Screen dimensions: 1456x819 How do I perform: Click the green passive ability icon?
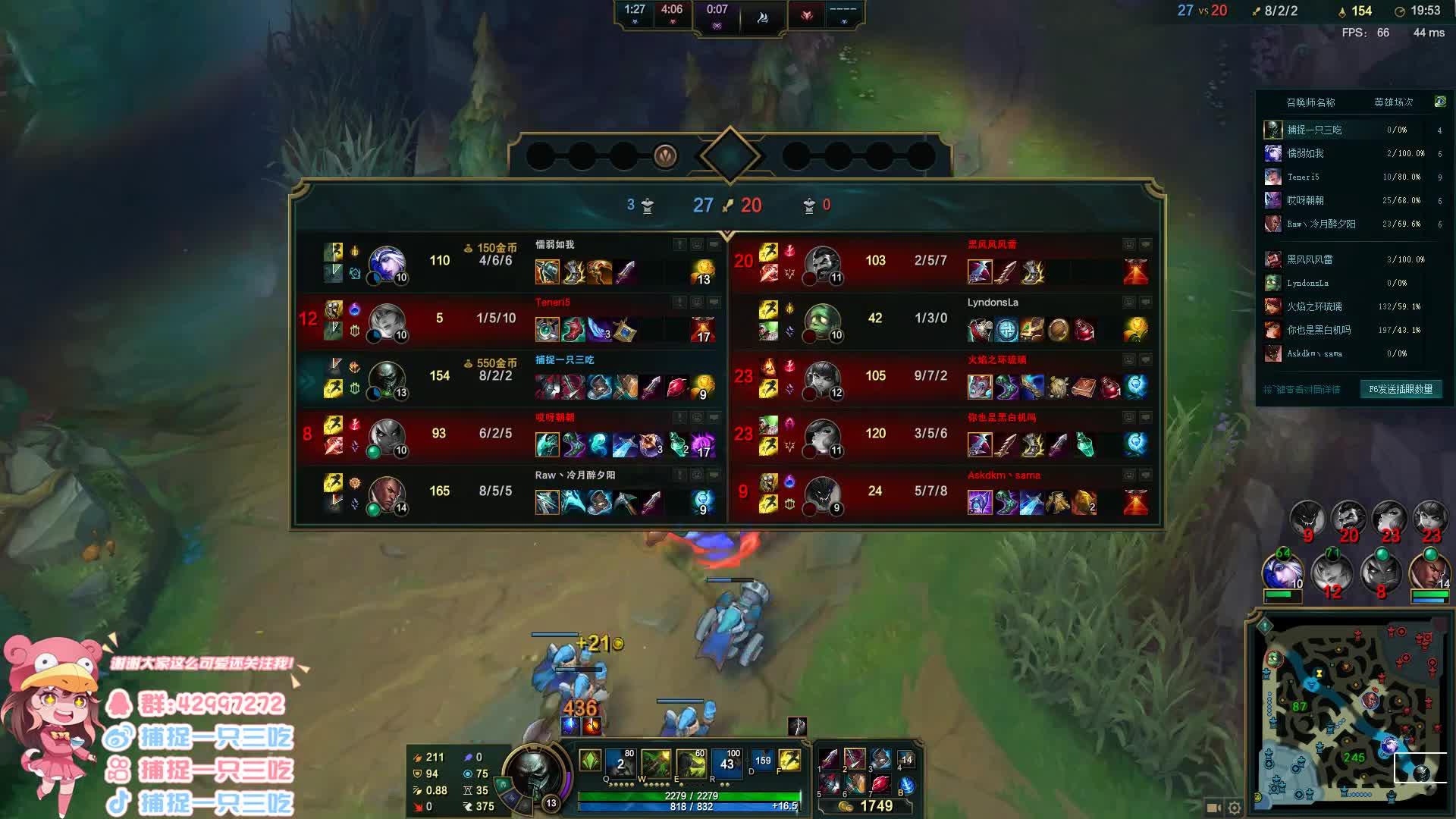[x=590, y=760]
